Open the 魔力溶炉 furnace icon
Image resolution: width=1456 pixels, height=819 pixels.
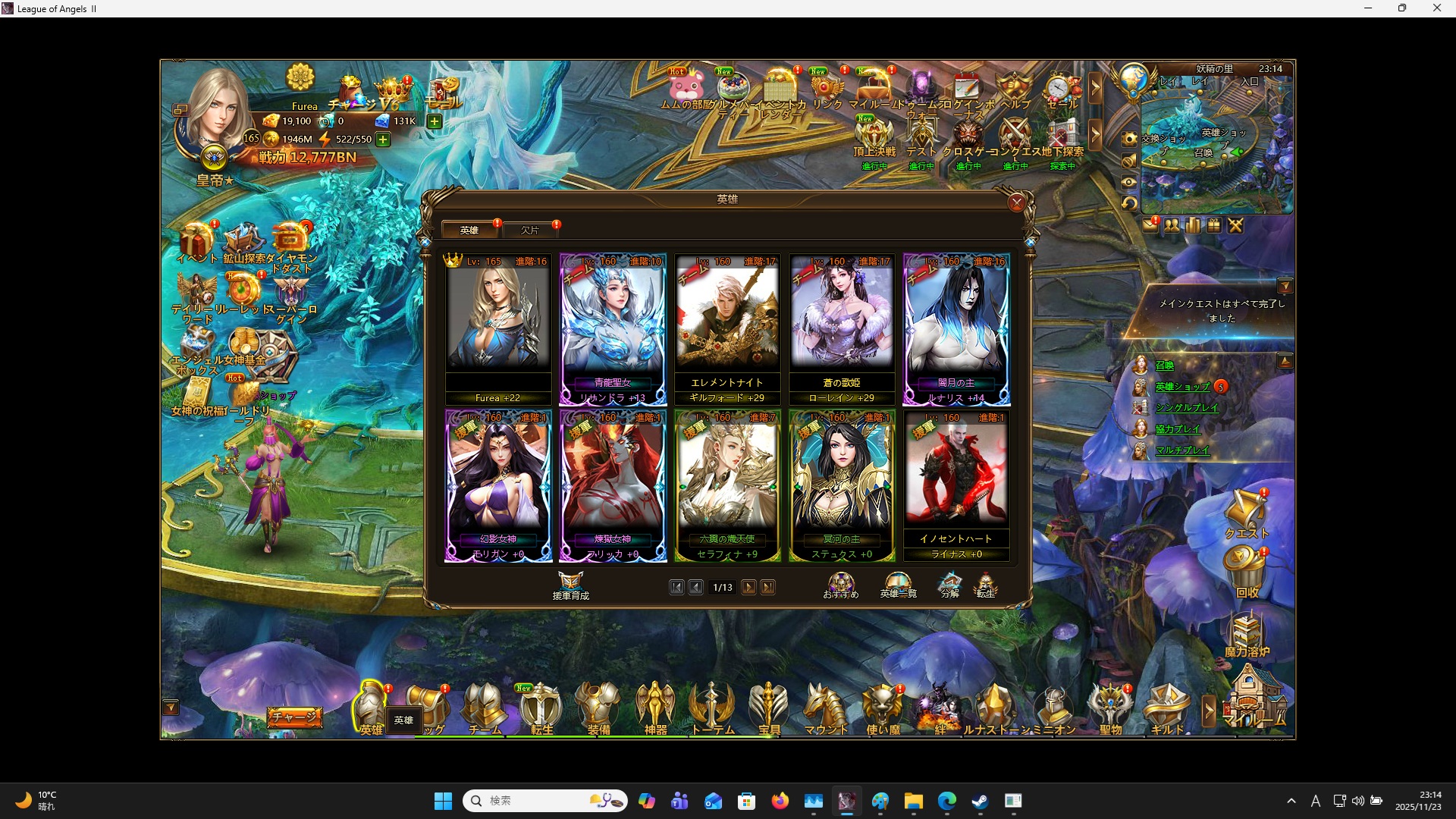pos(1248,632)
